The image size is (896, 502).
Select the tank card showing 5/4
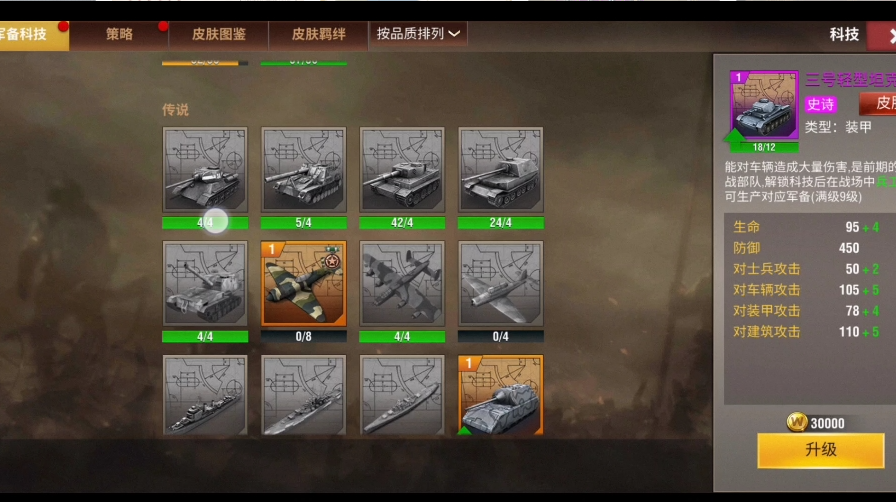[303, 170]
